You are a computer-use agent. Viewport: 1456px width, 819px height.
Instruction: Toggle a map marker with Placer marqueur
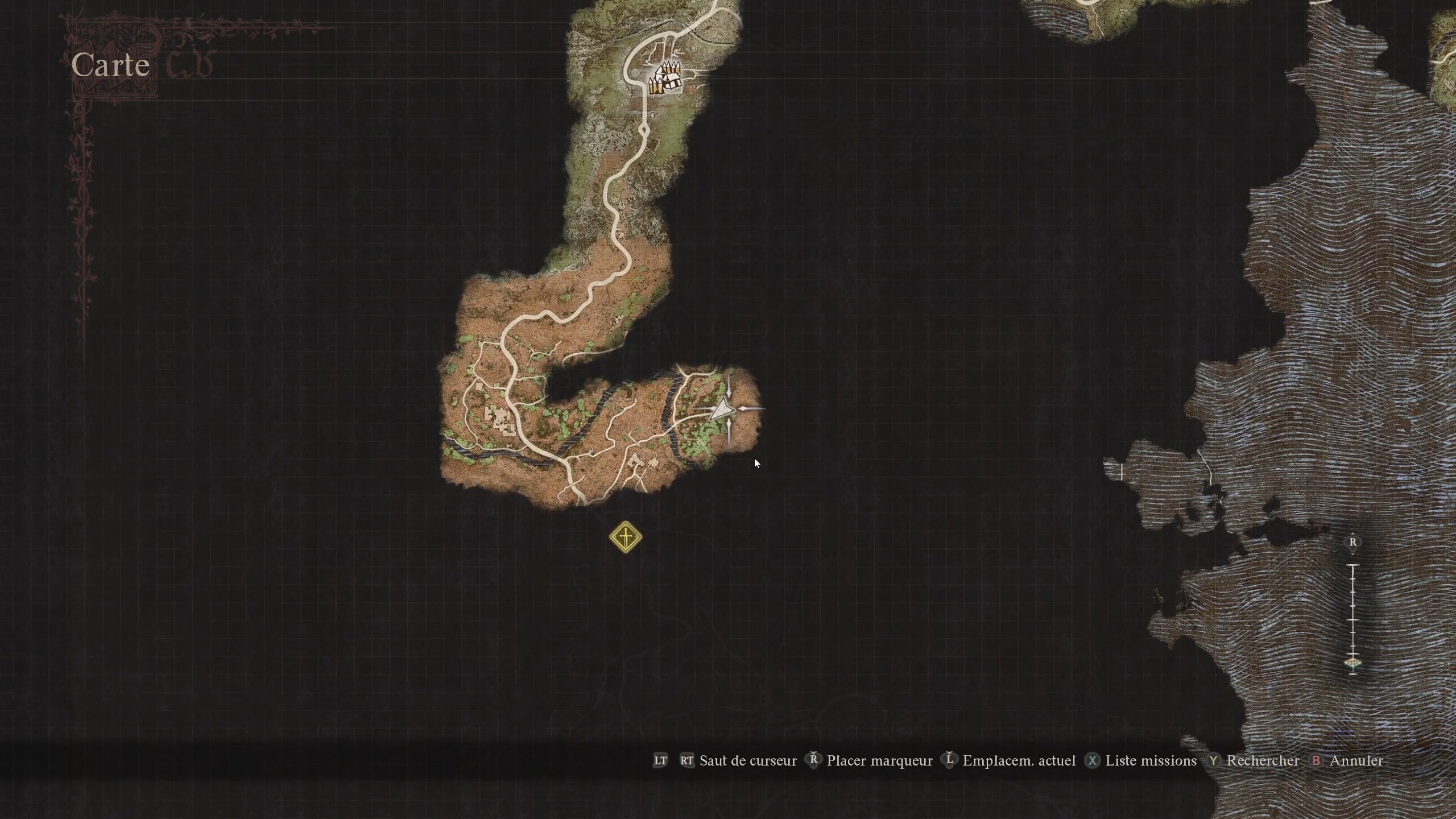click(880, 761)
